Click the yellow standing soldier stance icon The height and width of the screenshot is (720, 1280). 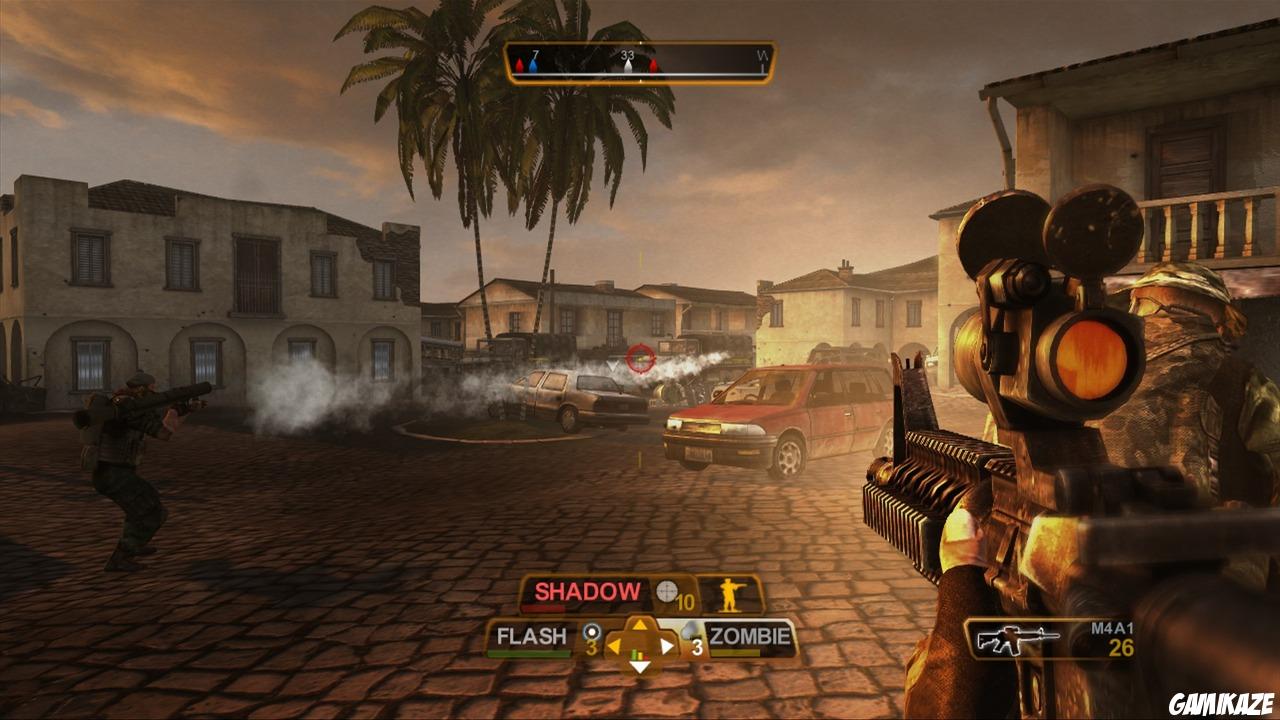[732, 594]
